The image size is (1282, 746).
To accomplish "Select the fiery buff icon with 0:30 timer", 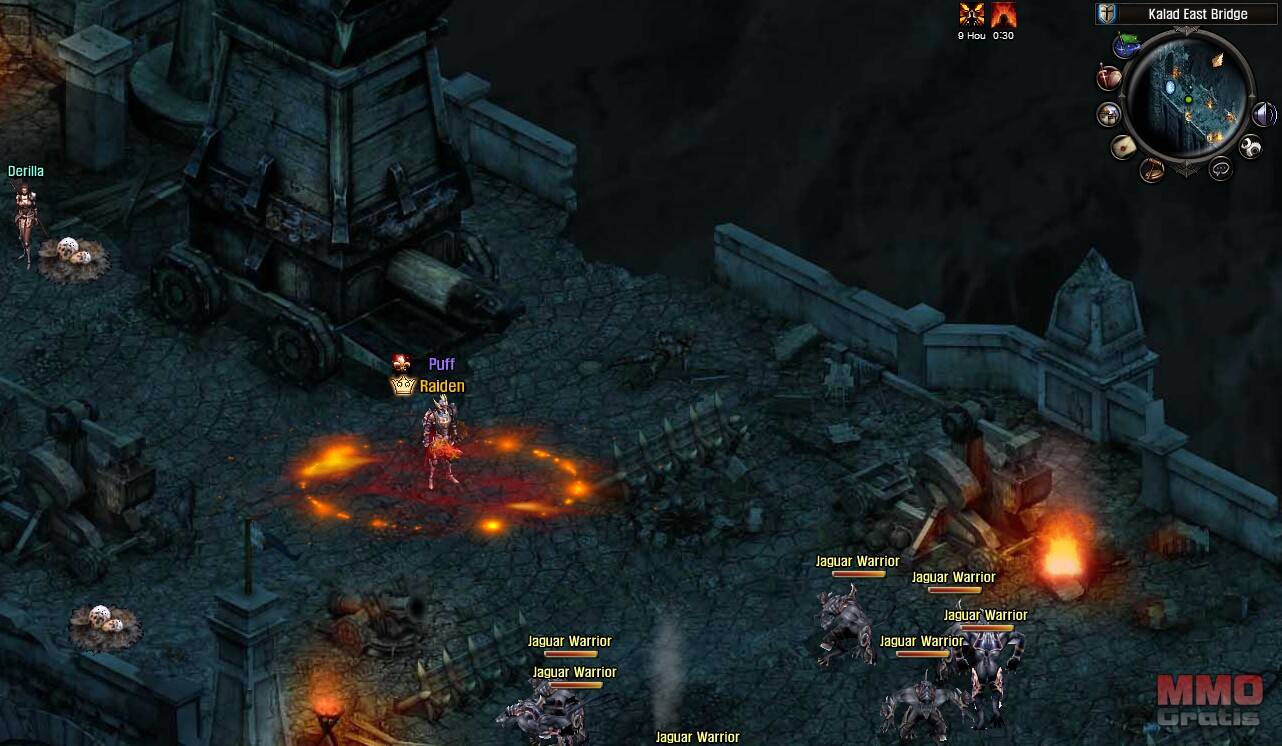I will (1003, 15).
